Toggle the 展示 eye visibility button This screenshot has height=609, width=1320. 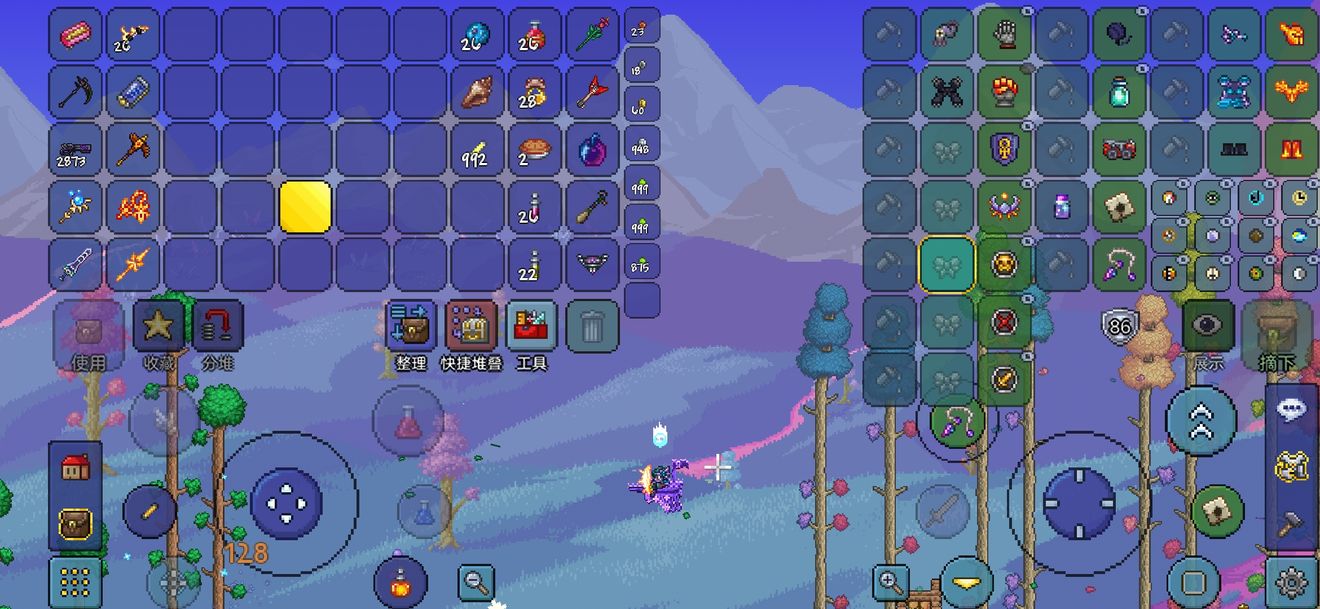coord(1208,326)
